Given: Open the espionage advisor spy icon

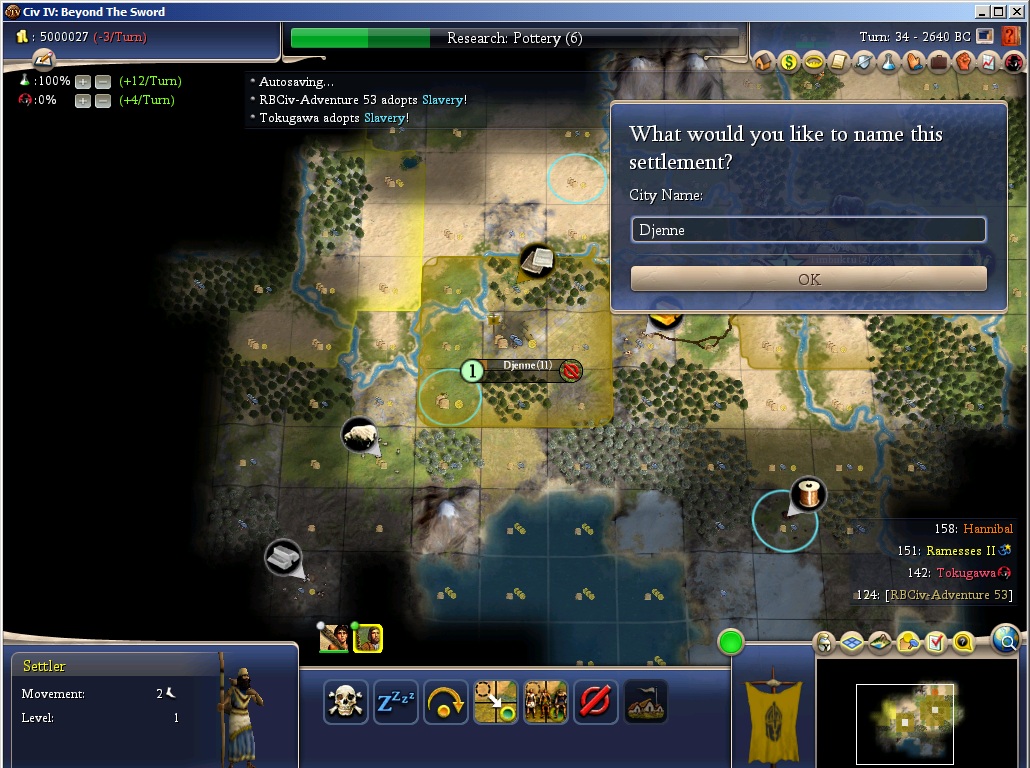Looking at the screenshot, I should pyautogui.click(x=1014, y=62).
